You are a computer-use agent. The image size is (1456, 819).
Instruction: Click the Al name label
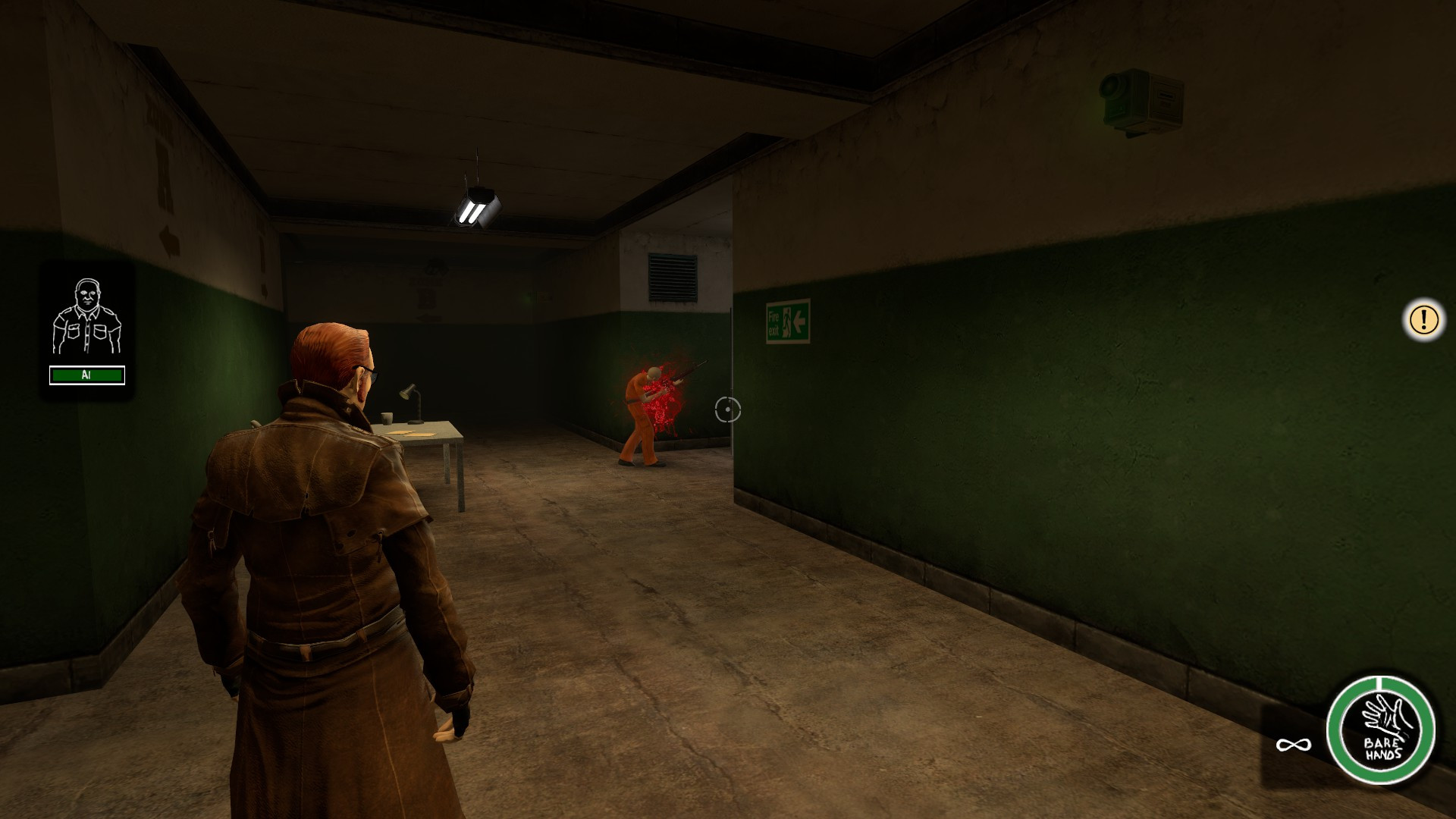[x=86, y=375]
